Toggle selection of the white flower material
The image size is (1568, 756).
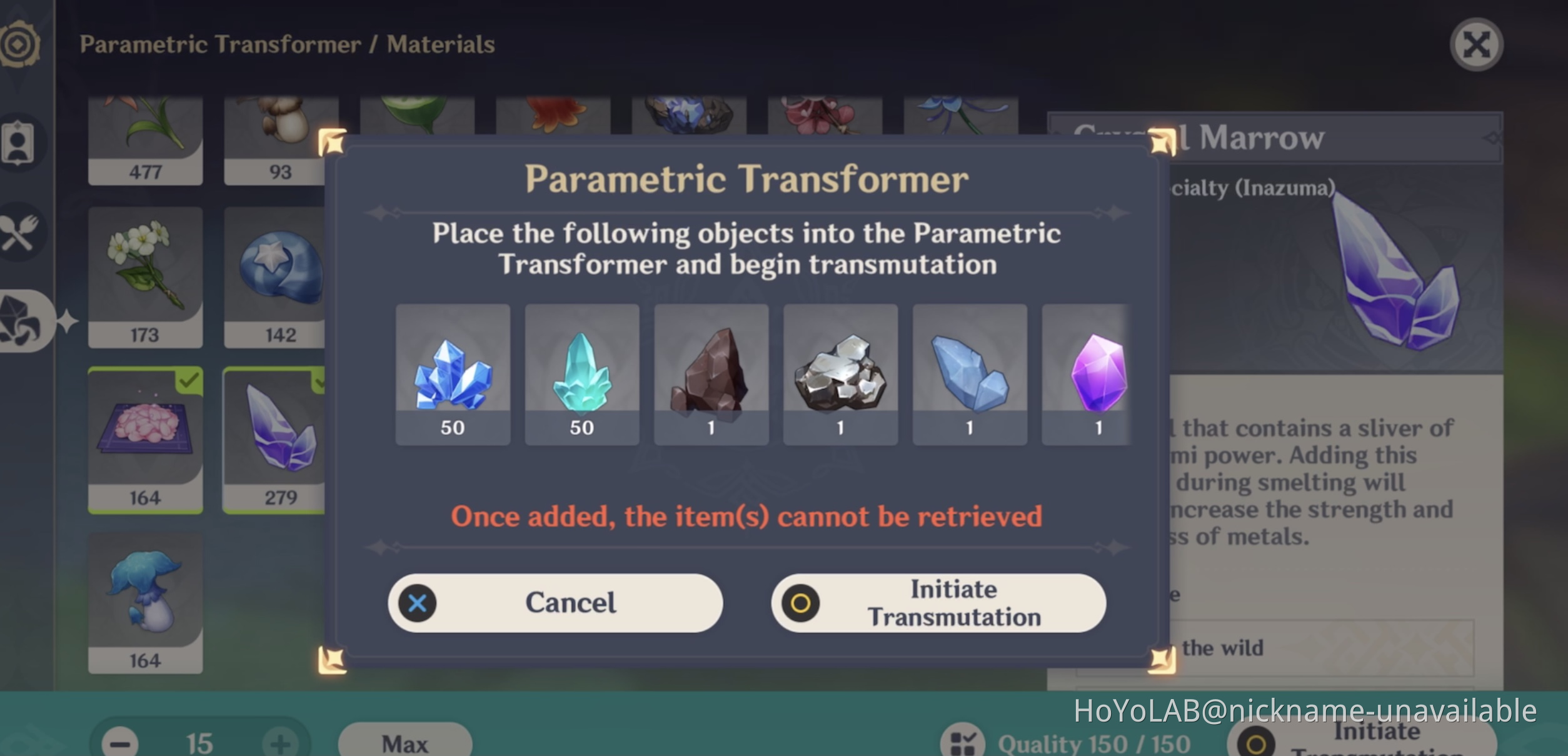click(145, 275)
